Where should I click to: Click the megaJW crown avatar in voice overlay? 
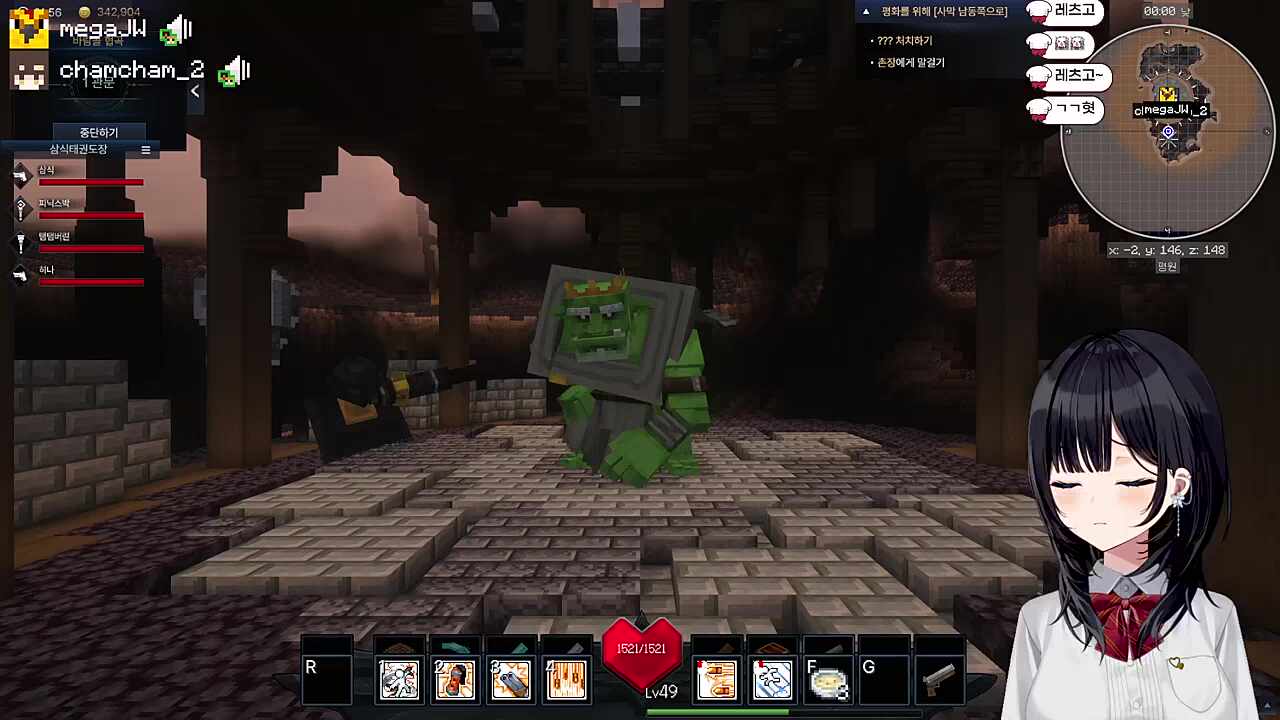[x=28, y=30]
